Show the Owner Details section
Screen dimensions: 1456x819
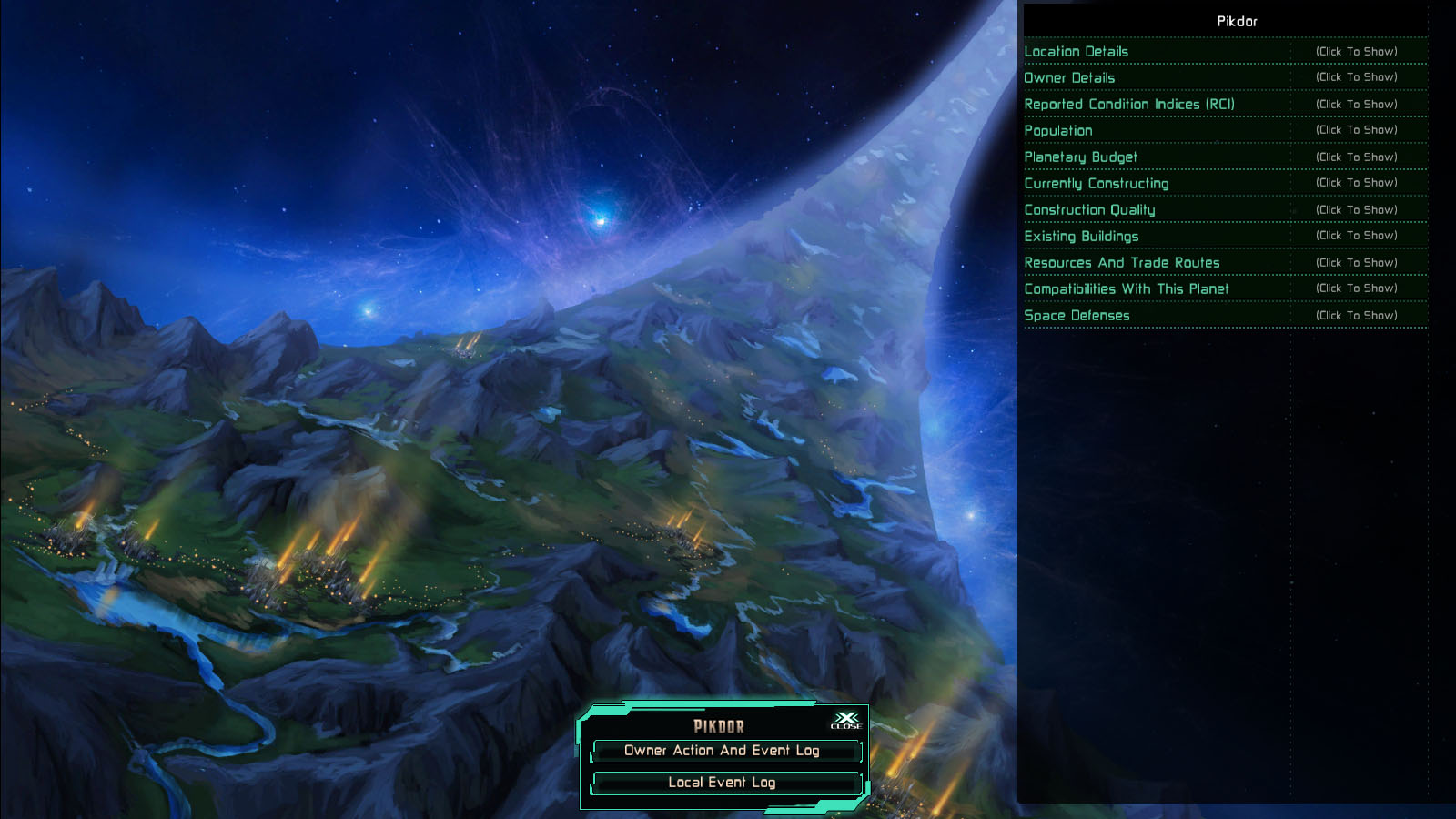pos(1071,78)
